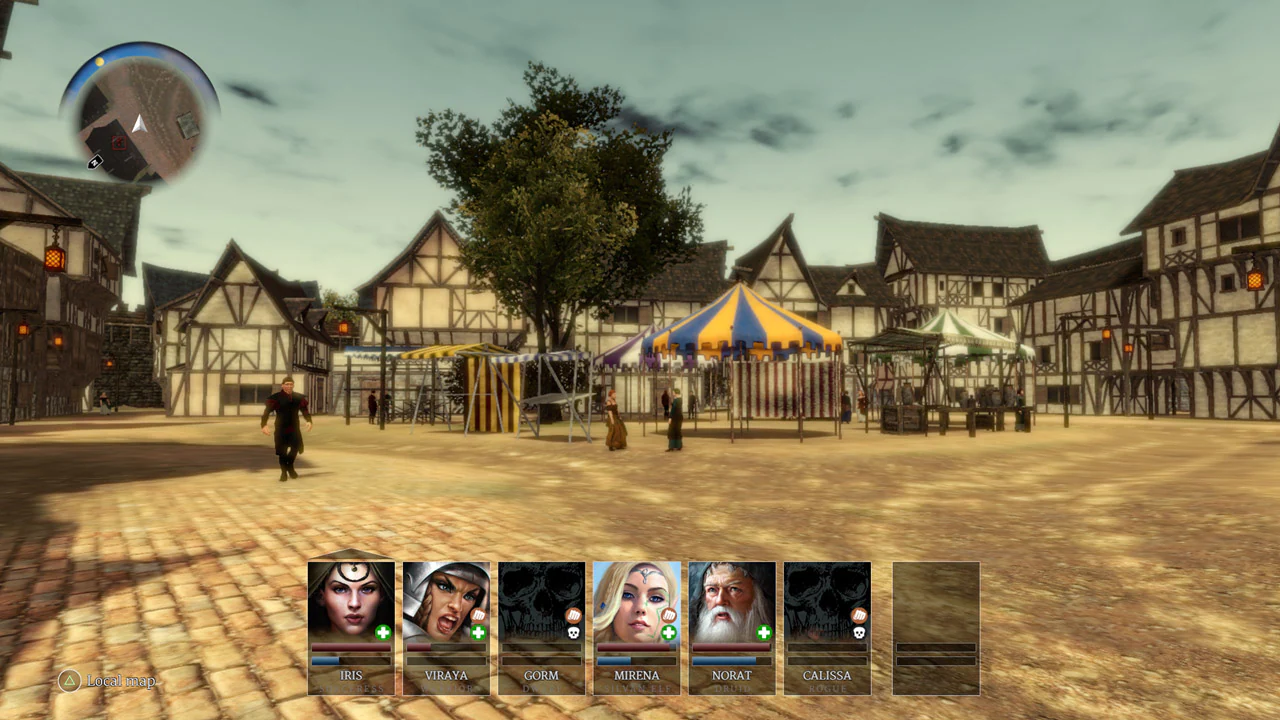Click the red quest marker on the minimap
This screenshot has width=1280, height=720.
coord(118,142)
